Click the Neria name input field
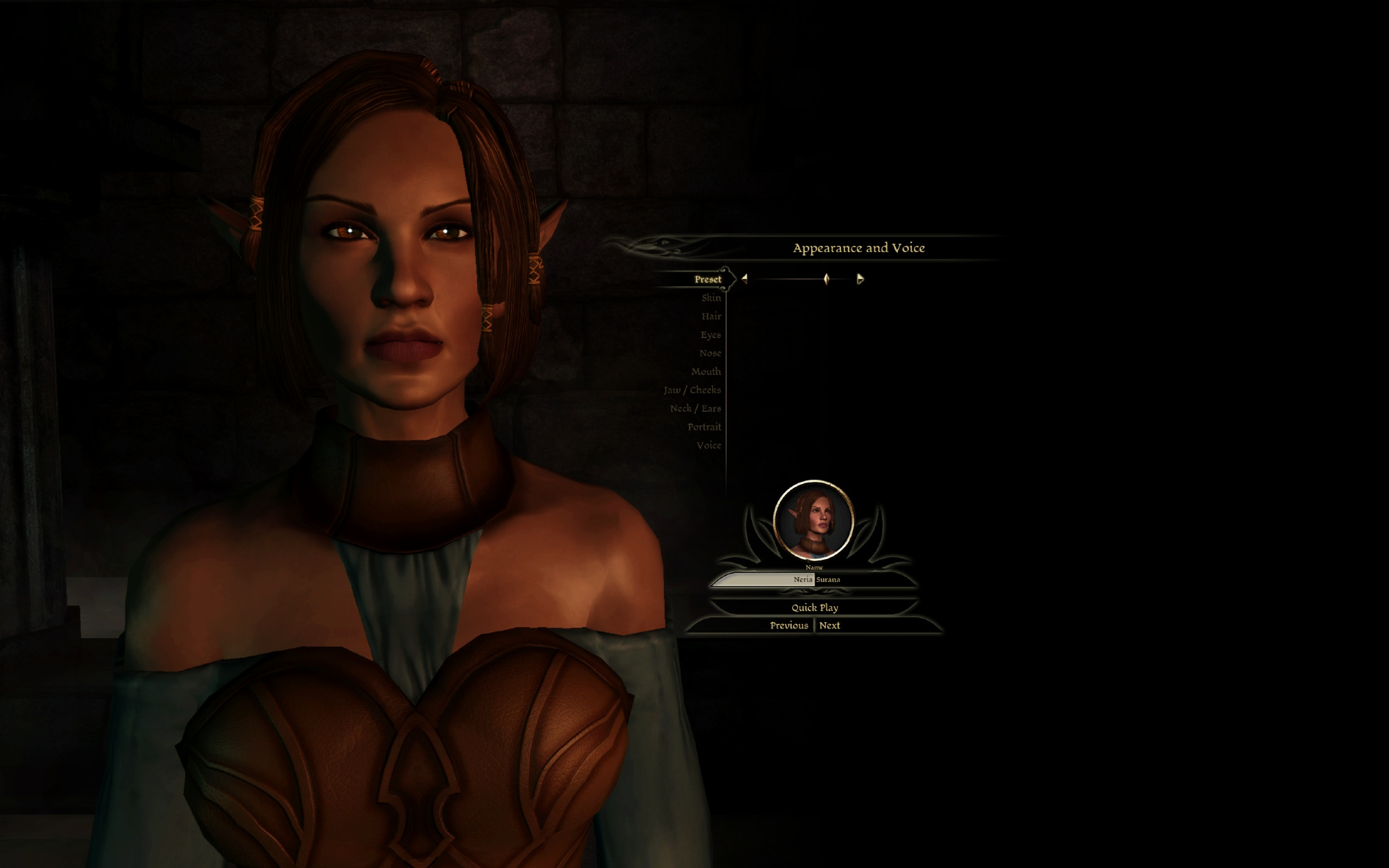Image resolution: width=1389 pixels, height=868 pixels. [x=764, y=580]
